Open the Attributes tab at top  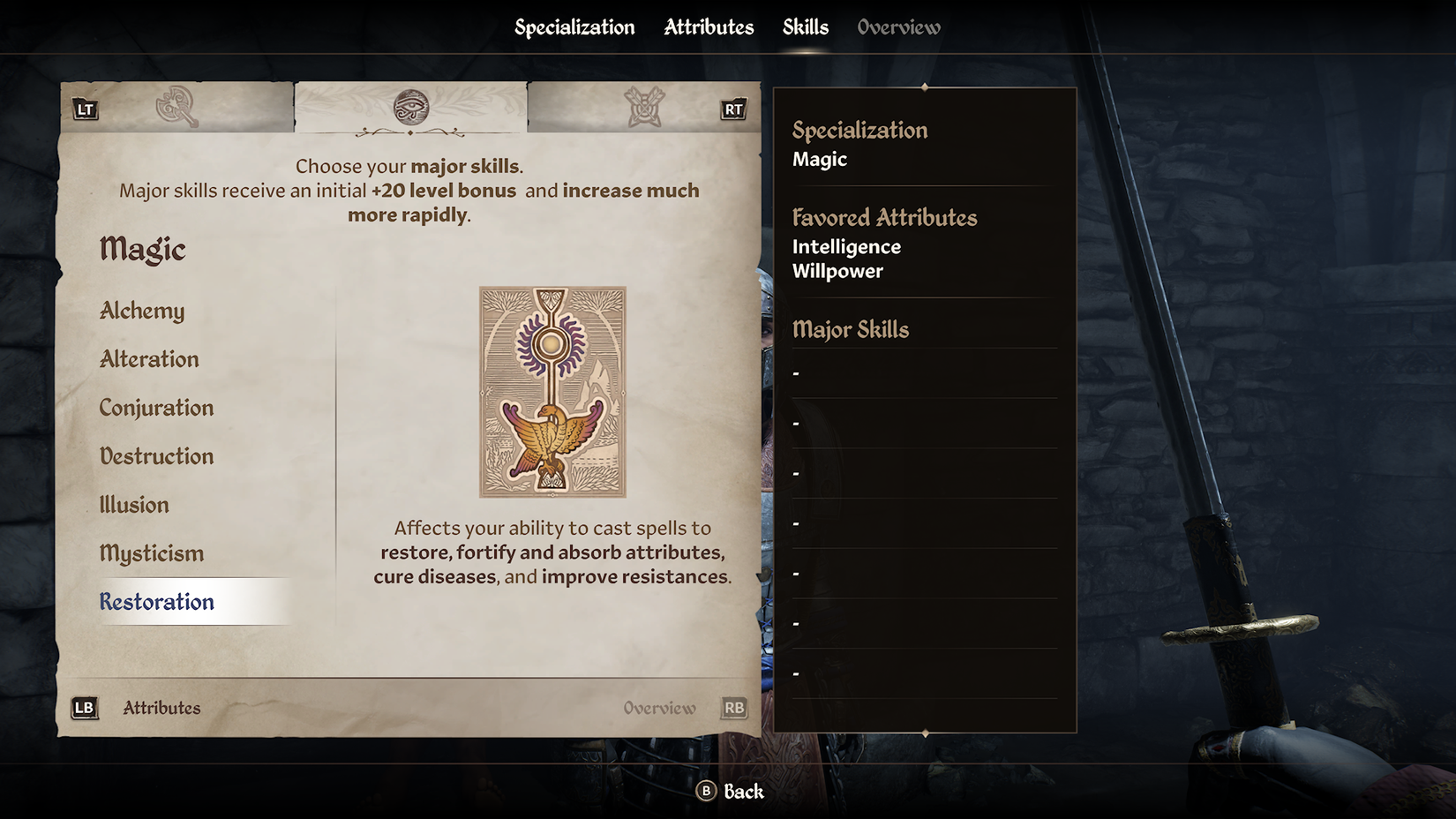pyautogui.click(x=709, y=27)
